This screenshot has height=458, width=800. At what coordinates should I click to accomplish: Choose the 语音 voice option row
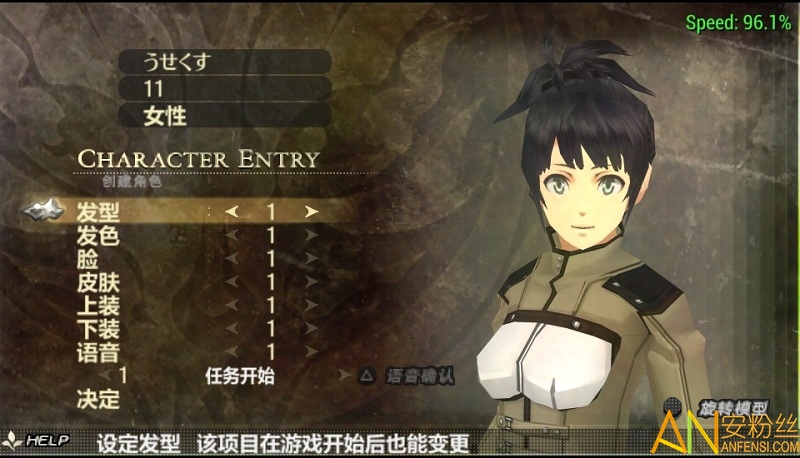[x=98, y=352]
